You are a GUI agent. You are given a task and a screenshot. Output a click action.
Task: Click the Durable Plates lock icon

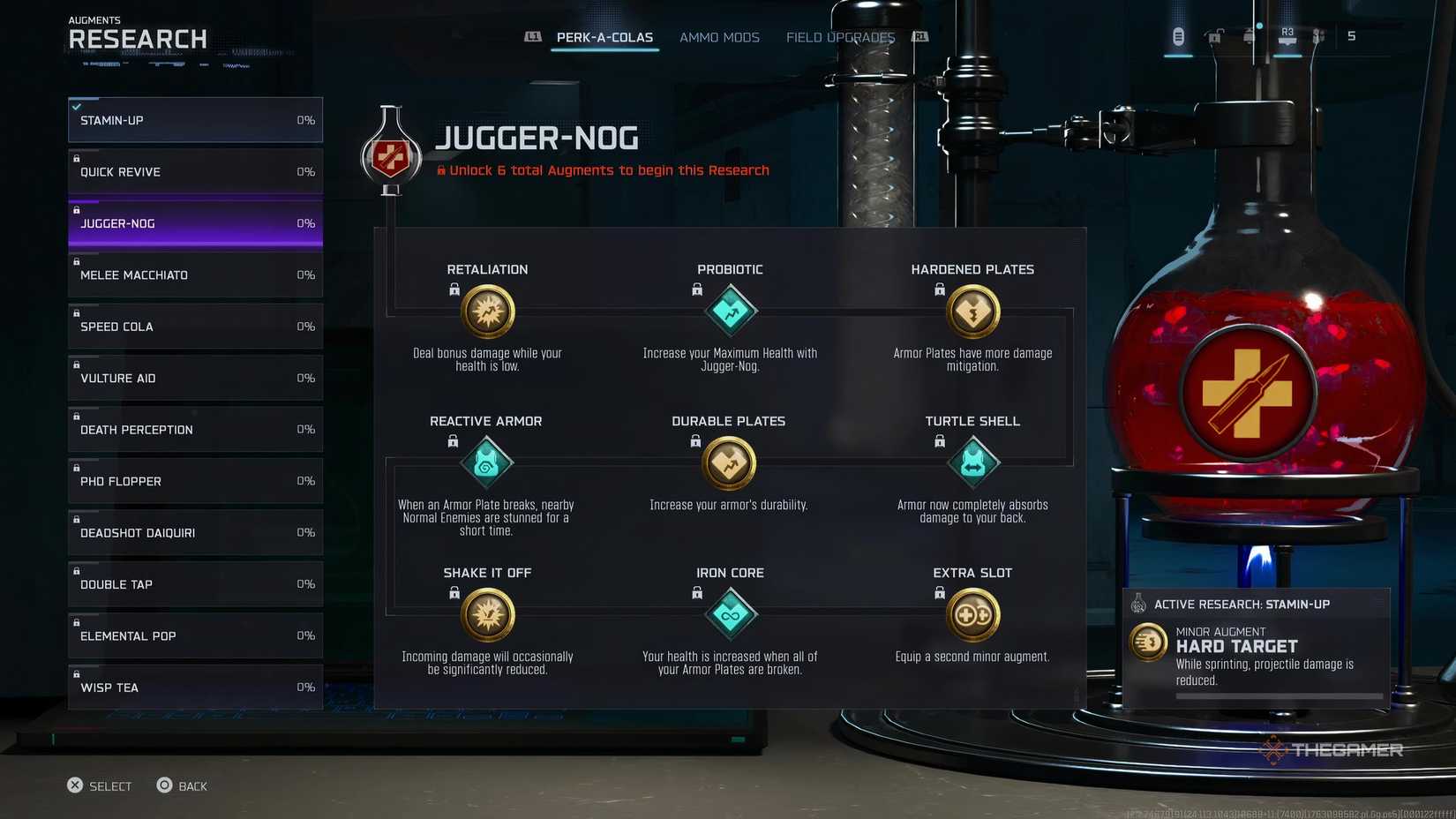(695, 441)
